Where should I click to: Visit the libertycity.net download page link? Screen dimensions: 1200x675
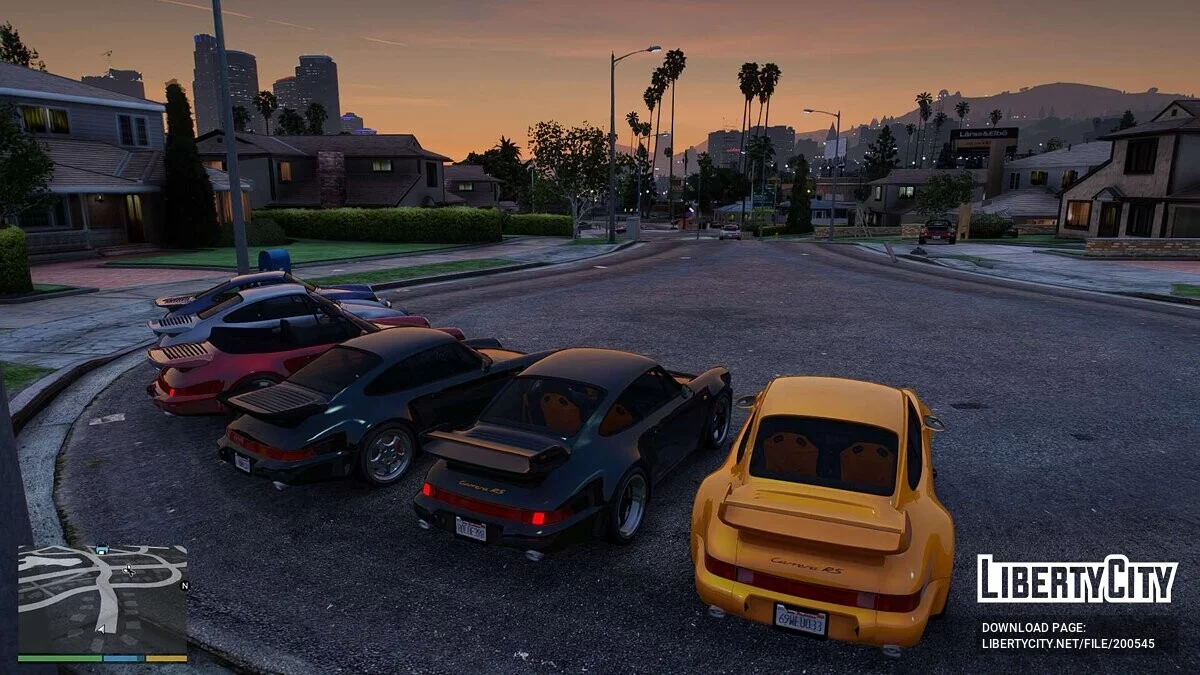[x=1067, y=644]
